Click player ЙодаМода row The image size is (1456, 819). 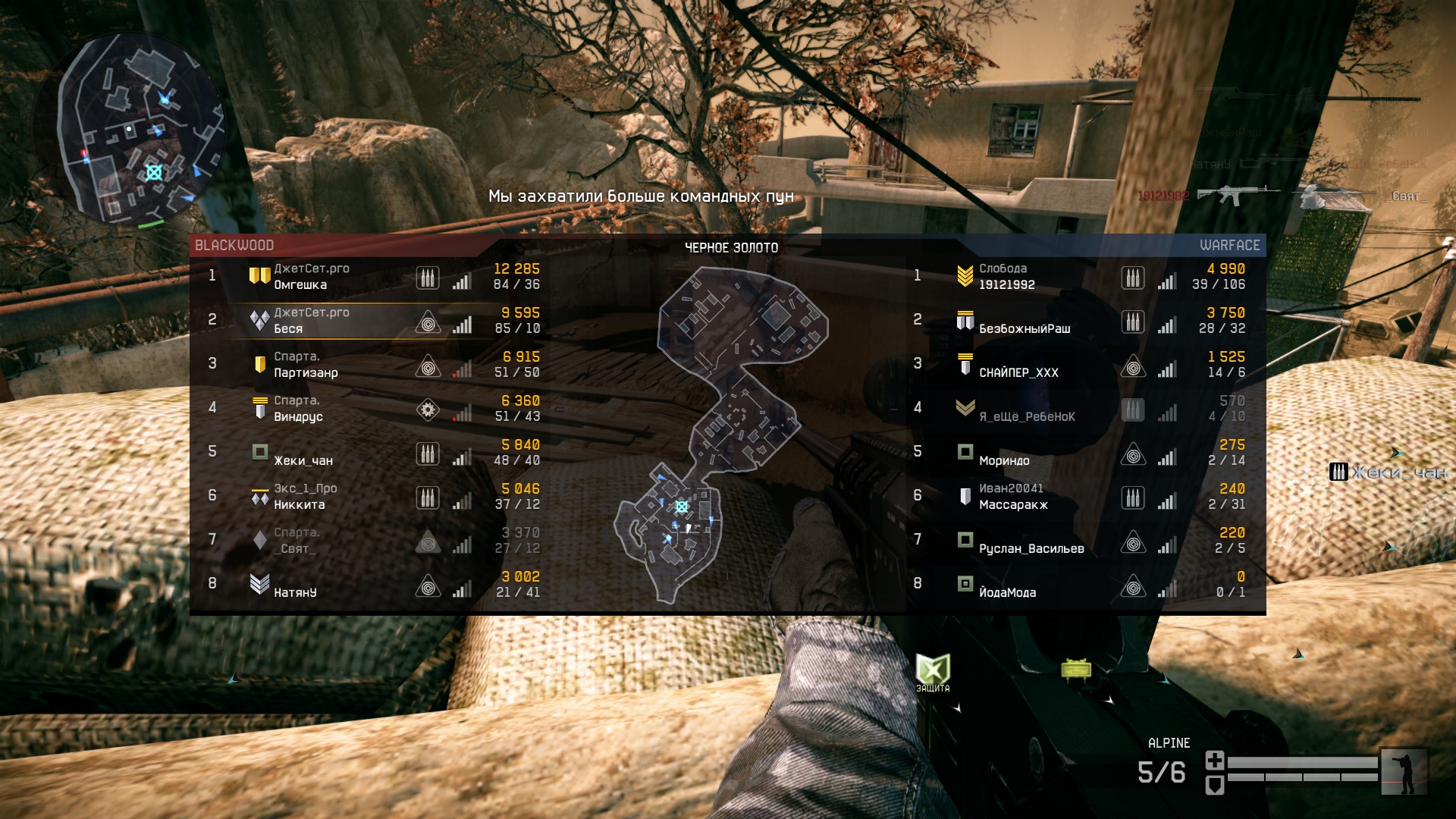click(1007, 592)
